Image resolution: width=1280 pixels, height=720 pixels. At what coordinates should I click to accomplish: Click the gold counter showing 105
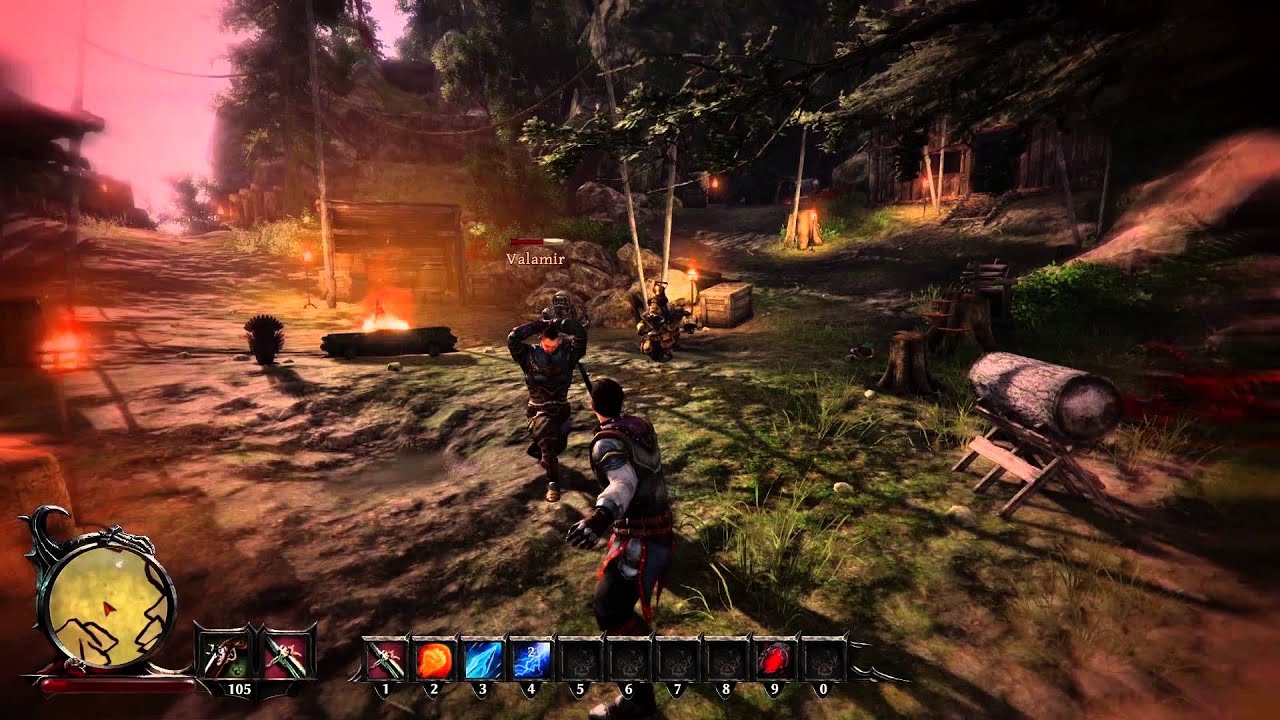coord(240,688)
